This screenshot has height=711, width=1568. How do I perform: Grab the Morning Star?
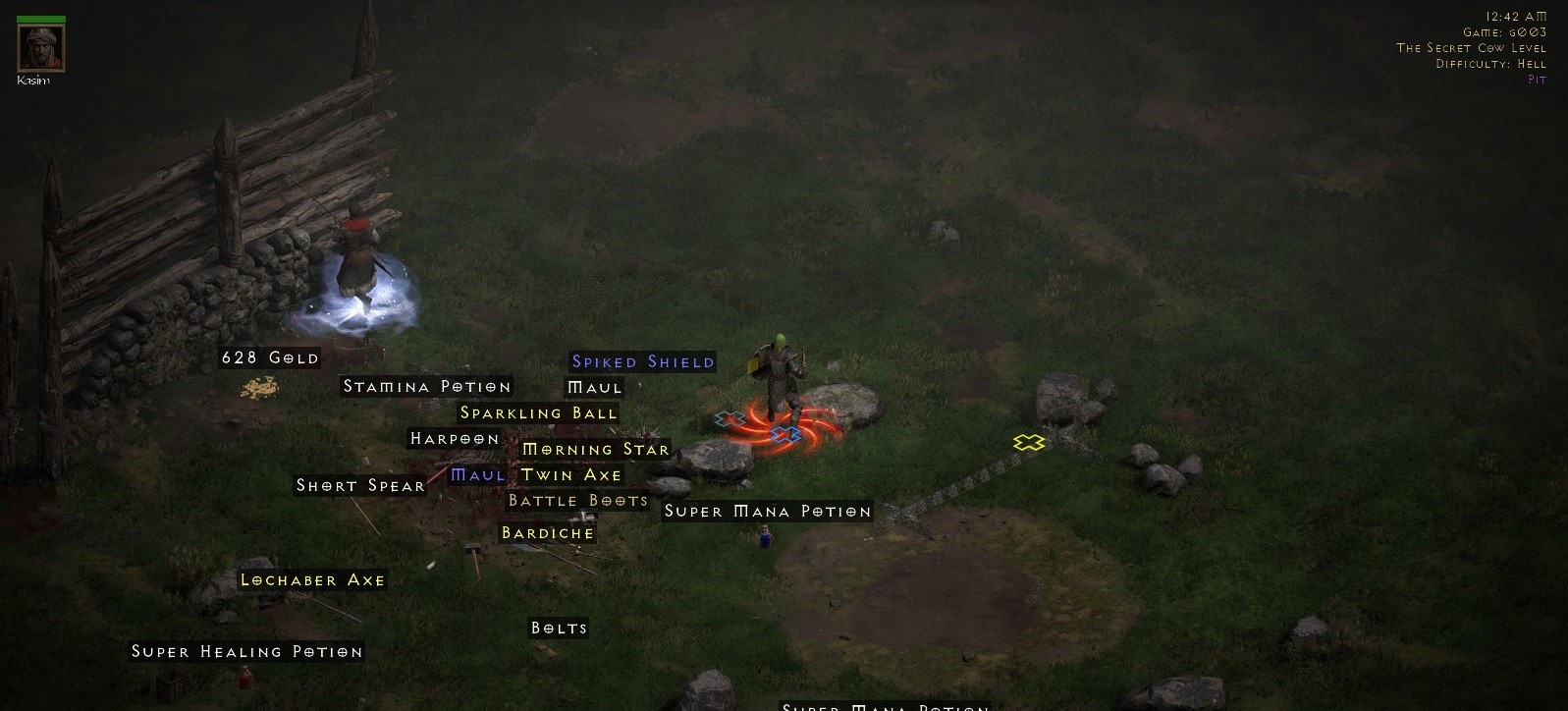coord(596,449)
